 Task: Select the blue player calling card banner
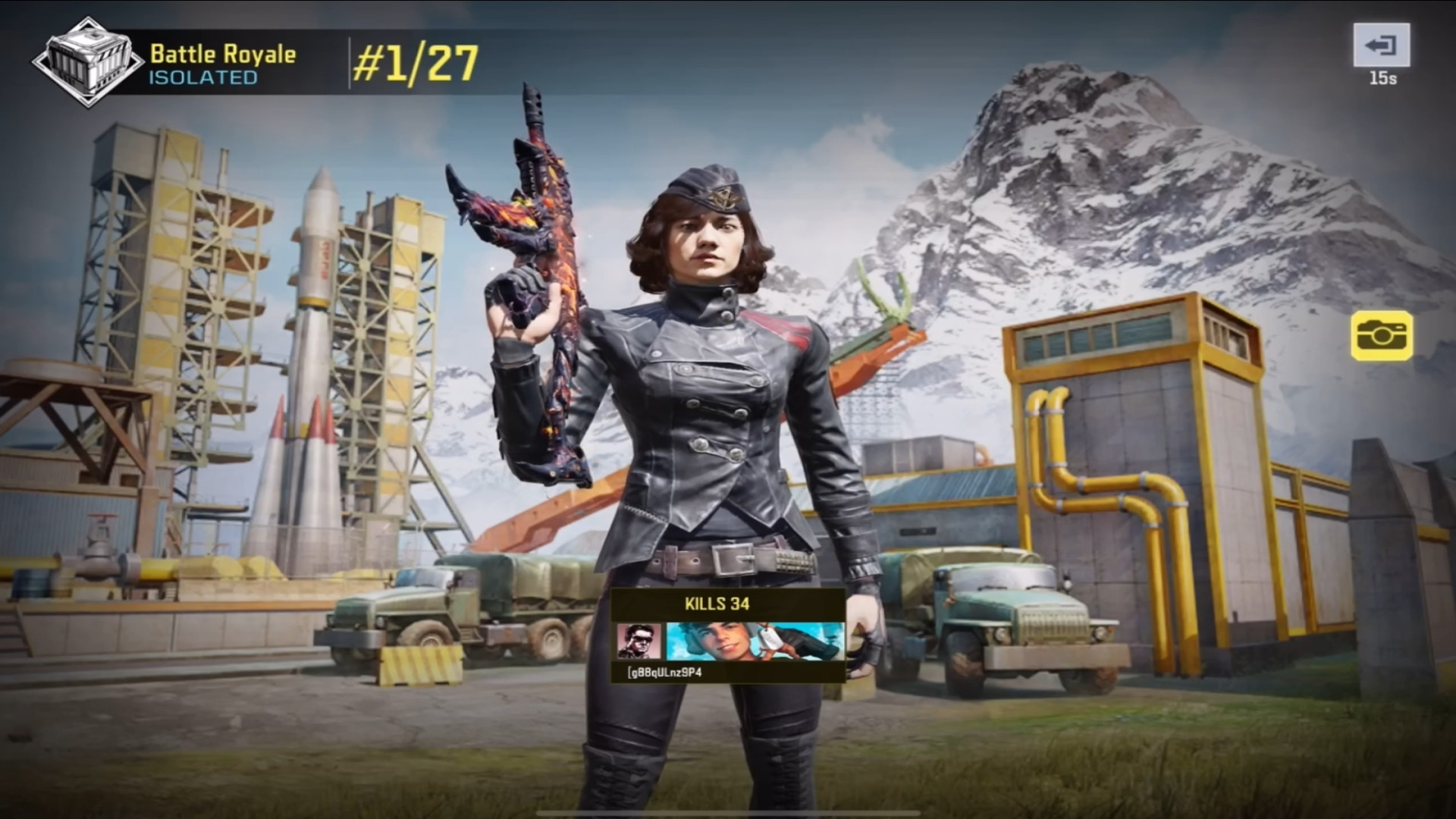(755, 642)
